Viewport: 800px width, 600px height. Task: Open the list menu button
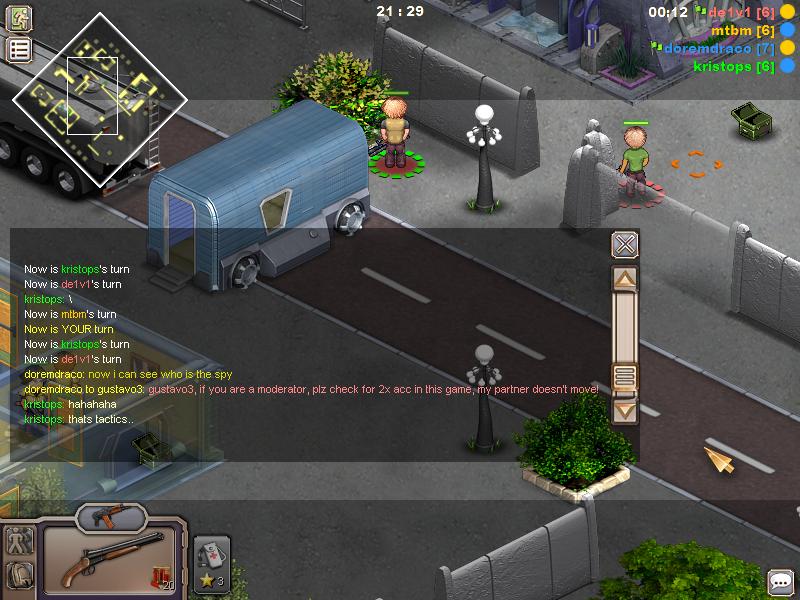point(19,49)
